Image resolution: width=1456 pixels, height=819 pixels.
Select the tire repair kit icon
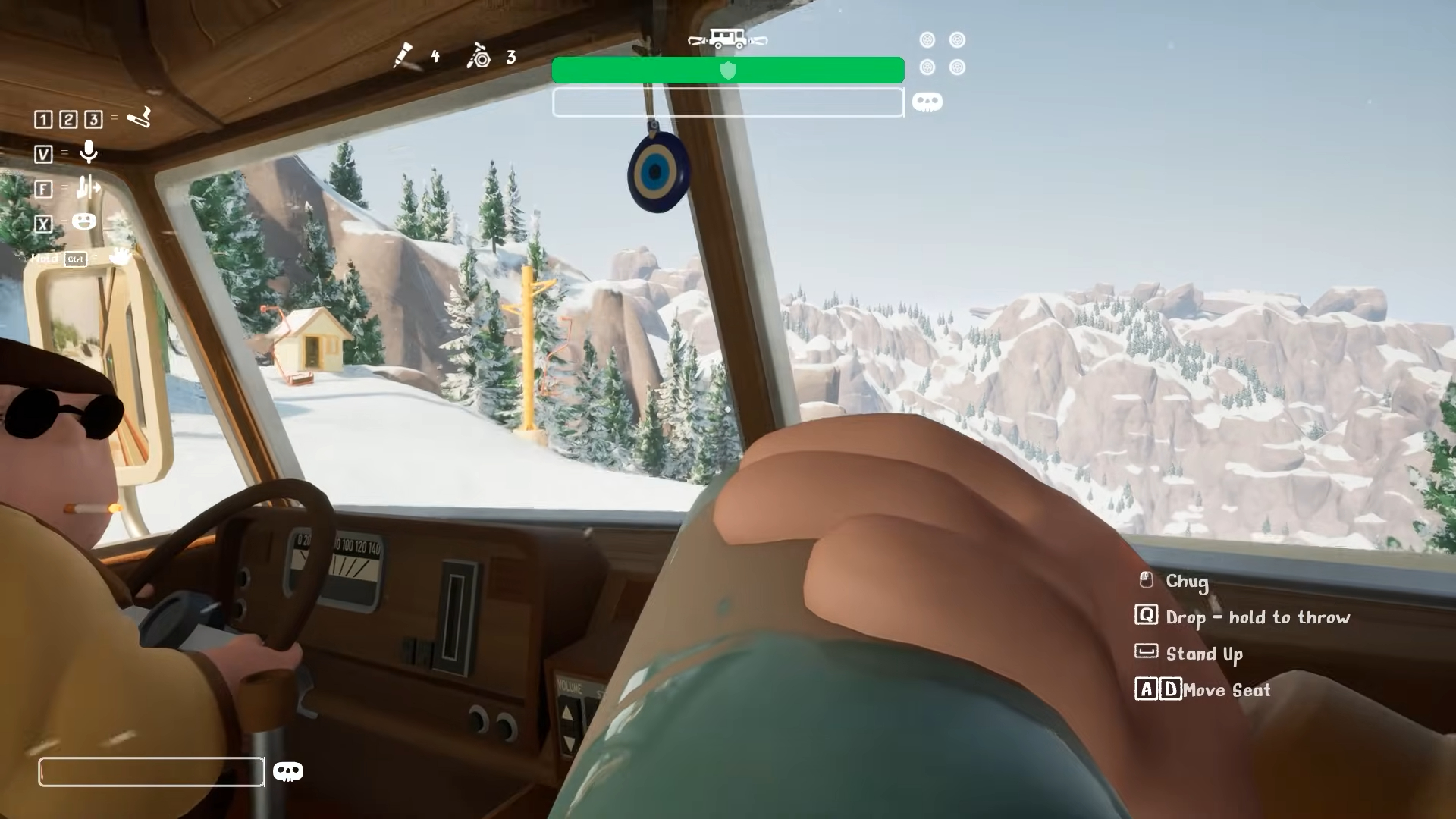coord(479,56)
